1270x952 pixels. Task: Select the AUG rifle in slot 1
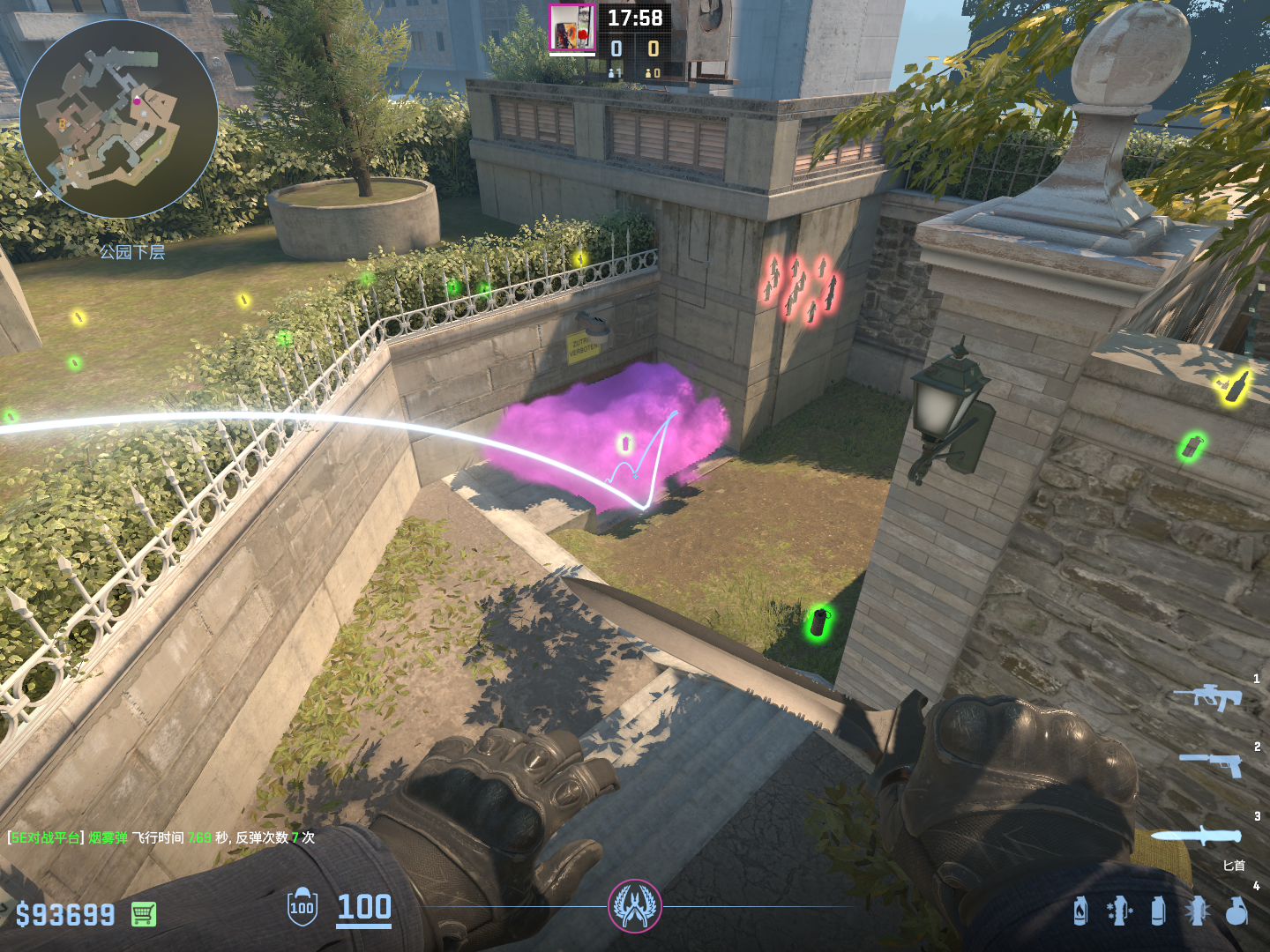coord(1207,696)
